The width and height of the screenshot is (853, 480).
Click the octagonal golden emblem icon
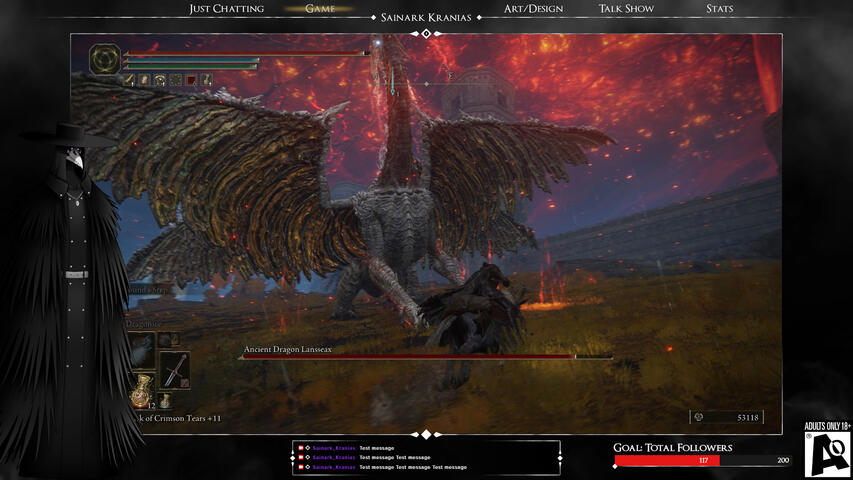coord(104,60)
